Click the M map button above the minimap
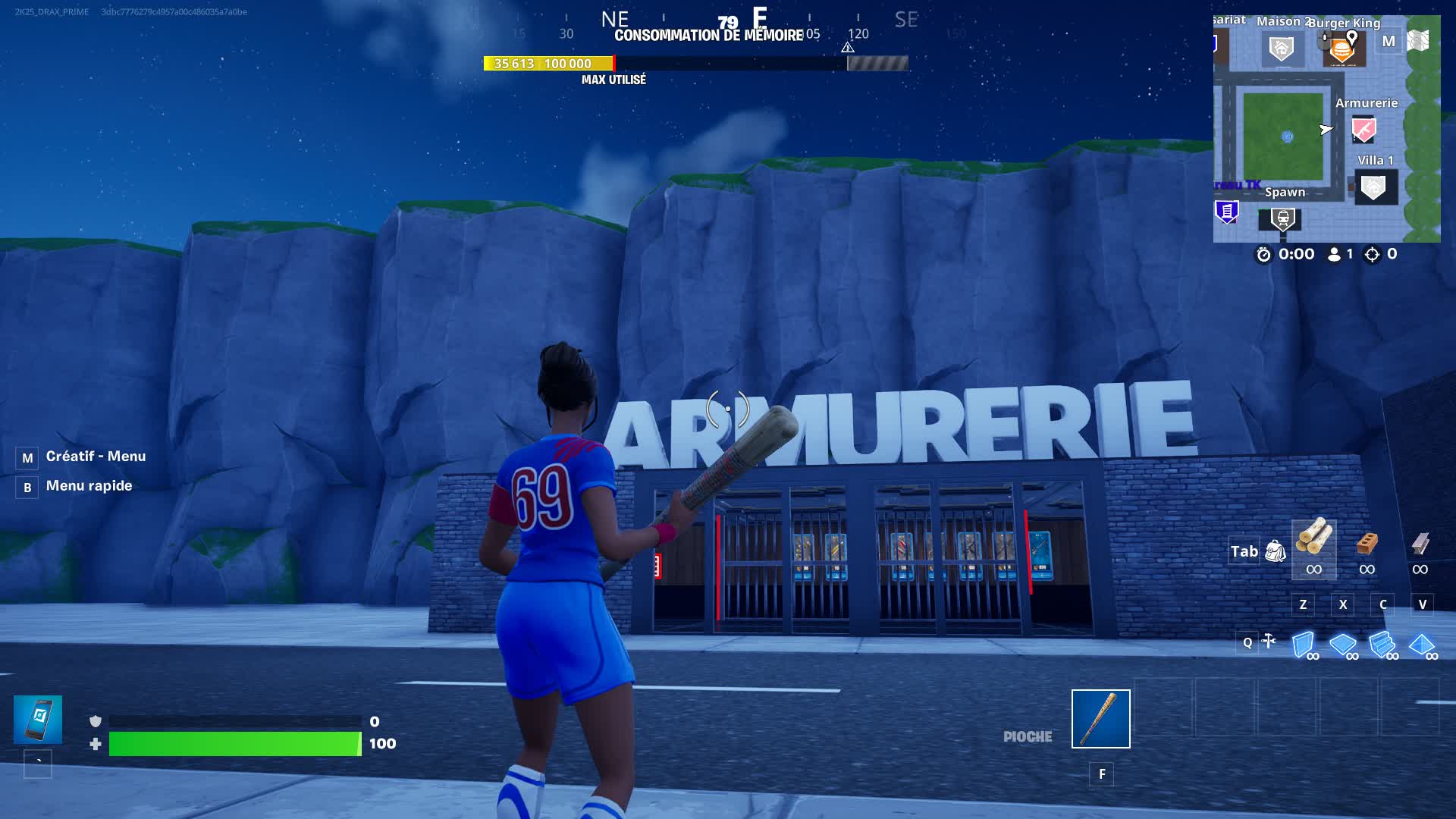Screen dimensions: 1456x819 point(1388,41)
